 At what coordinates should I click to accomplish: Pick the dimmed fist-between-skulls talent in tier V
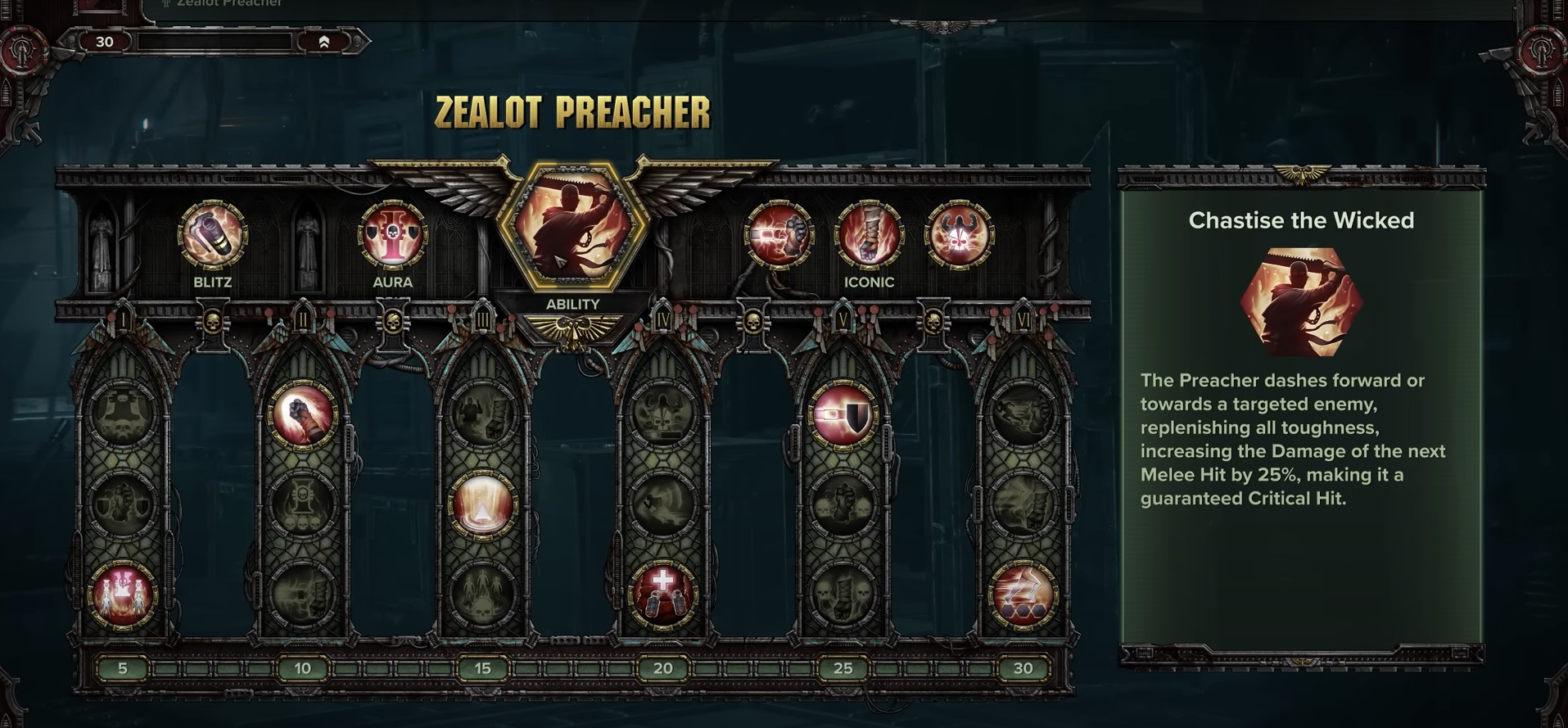(843, 505)
